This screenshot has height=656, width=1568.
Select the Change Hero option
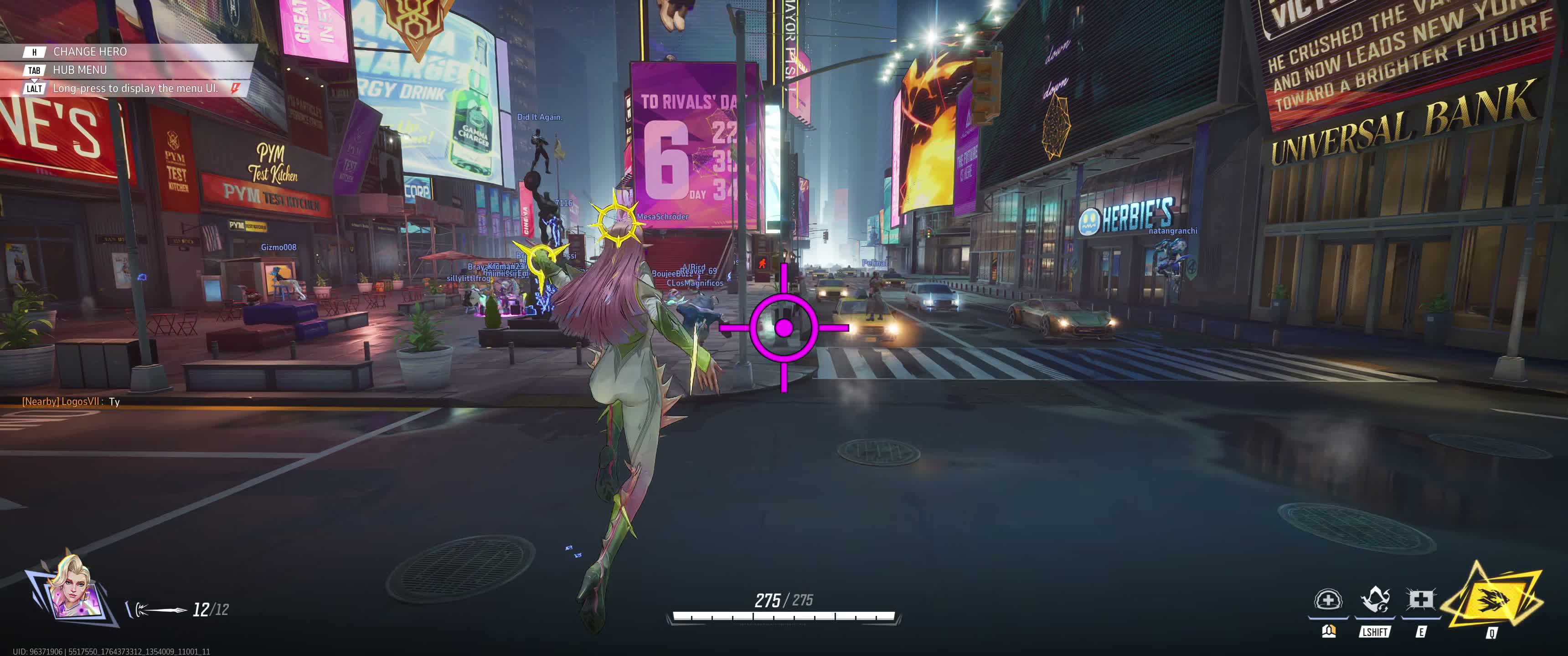click(x=89, y=52)
